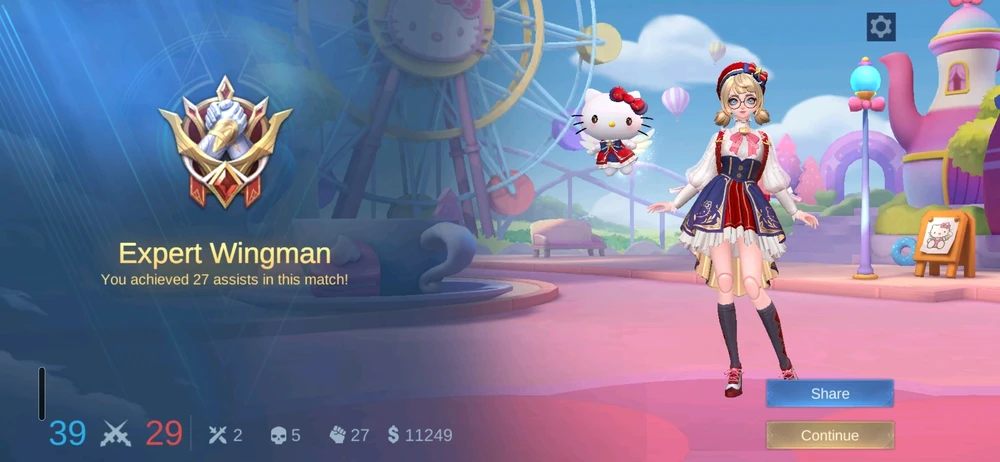Continue past the match result screen
Image resolution: width=1000 pixels, height=462 pixels.
point(829,435)
